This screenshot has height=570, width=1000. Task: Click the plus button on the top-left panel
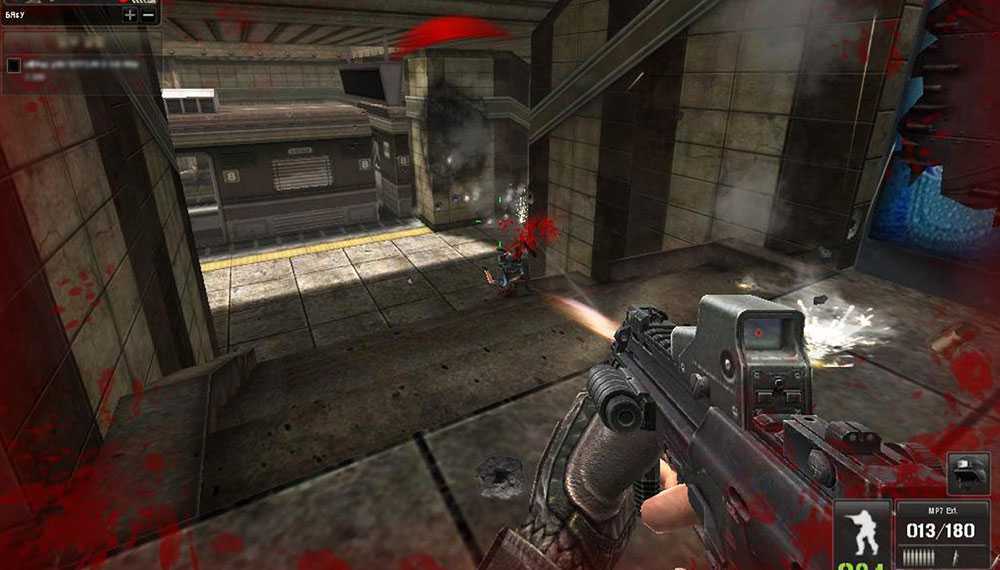(130, 15)
